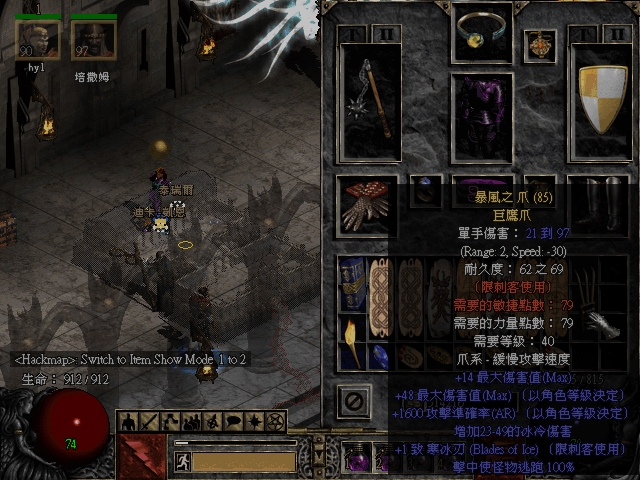Click the sword icon on mini panel

149,421
